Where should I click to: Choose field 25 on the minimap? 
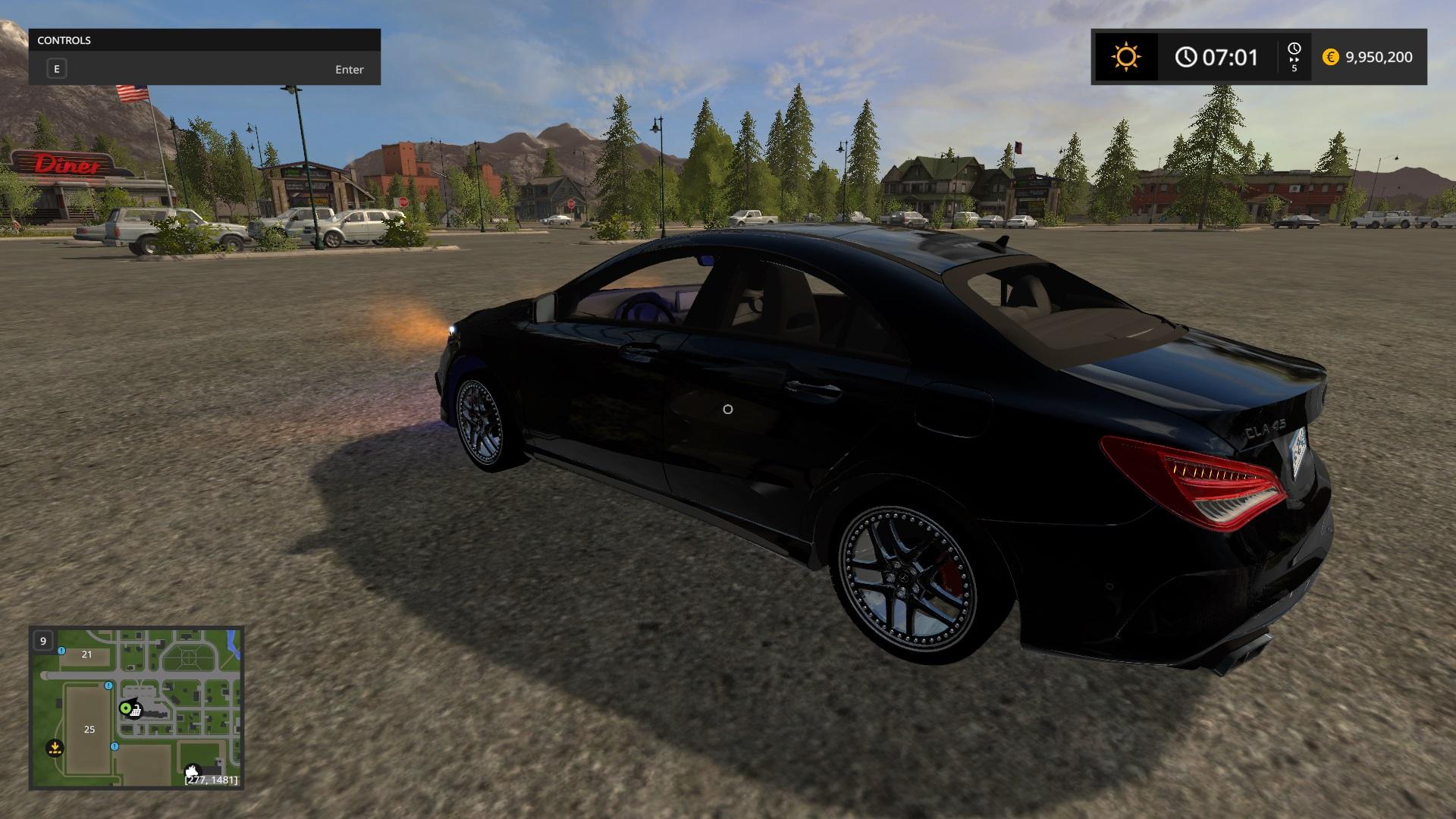point(89,730)
